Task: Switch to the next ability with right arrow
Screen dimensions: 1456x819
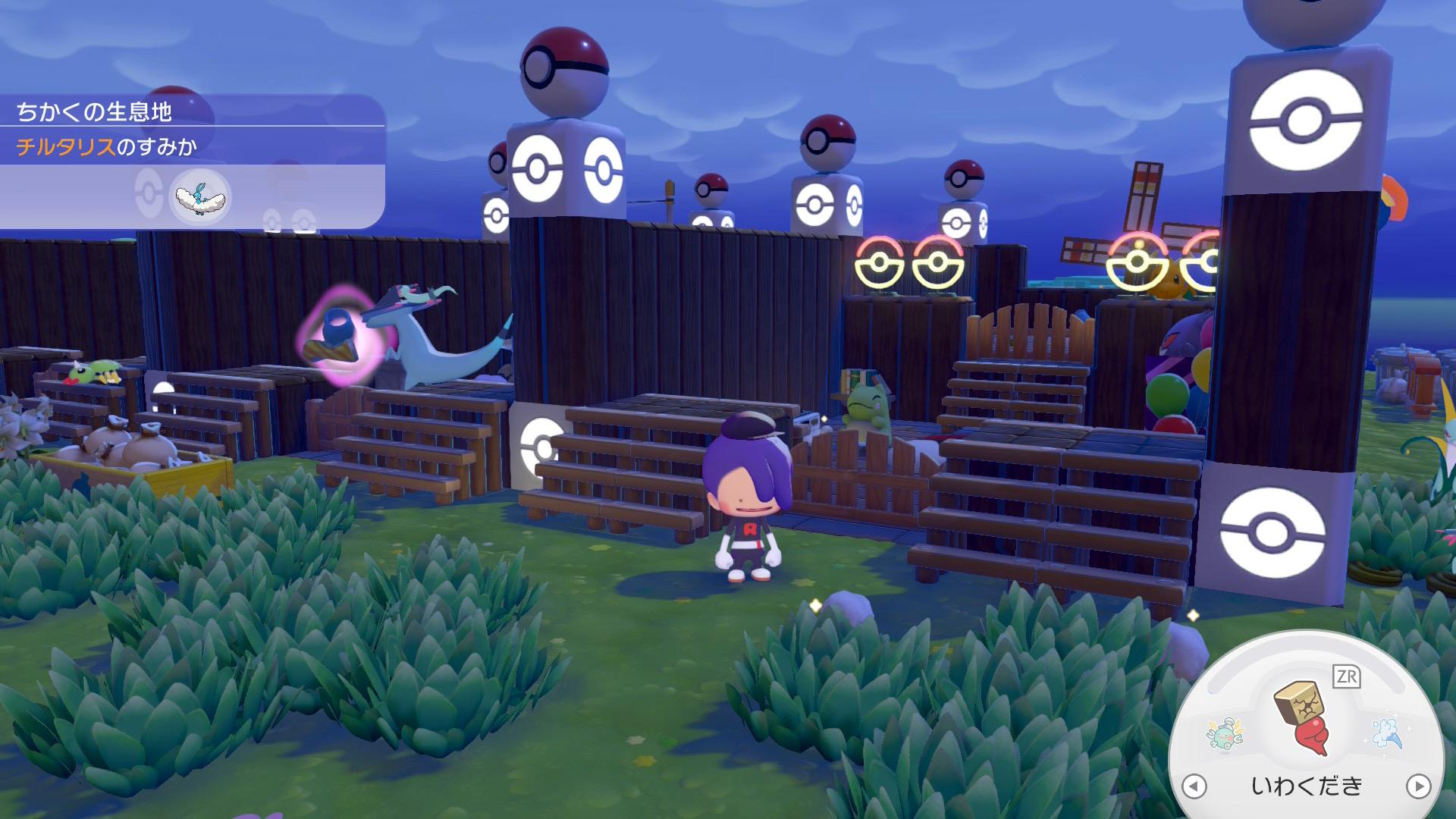Action: pos(1418,786)
